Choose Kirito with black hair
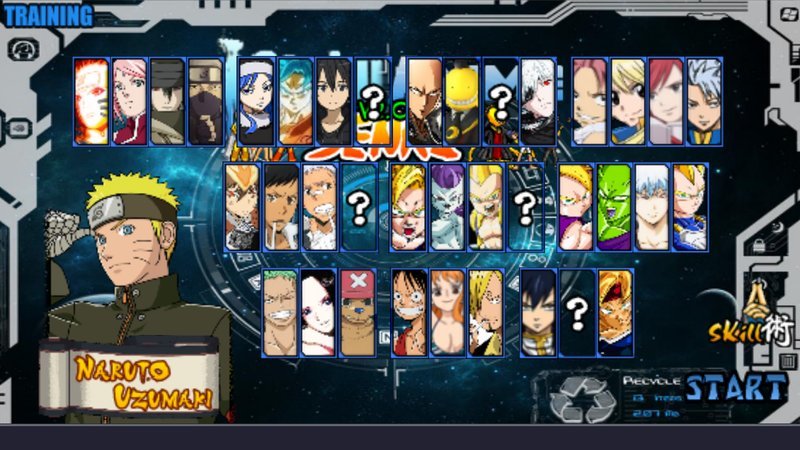The height and width of the screenshot is (450, 800). 332,101
